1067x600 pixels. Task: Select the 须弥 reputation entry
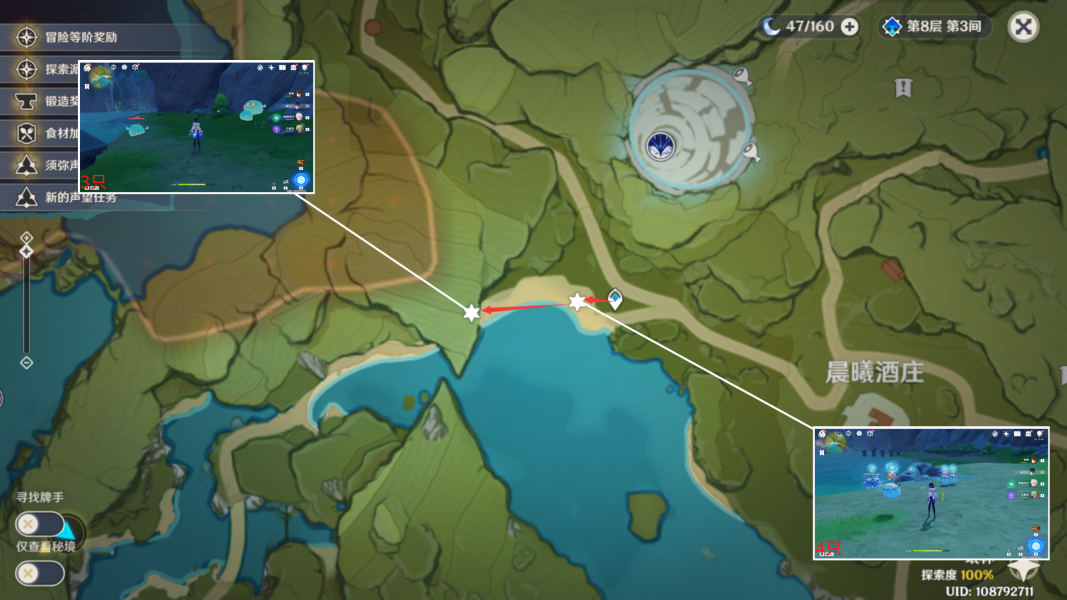tap(60, 165)
